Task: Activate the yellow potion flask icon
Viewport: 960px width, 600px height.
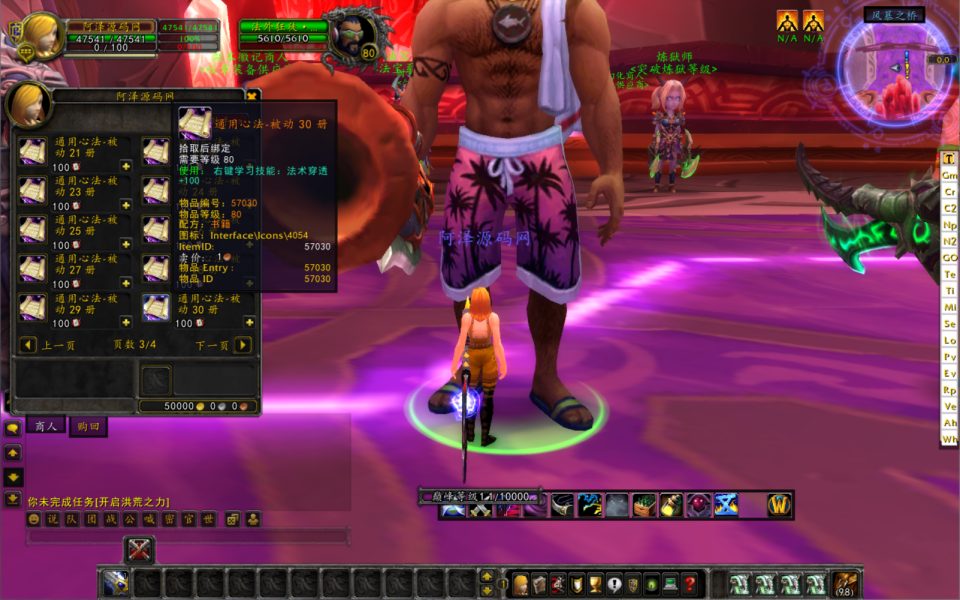Action: coord(670,506)
